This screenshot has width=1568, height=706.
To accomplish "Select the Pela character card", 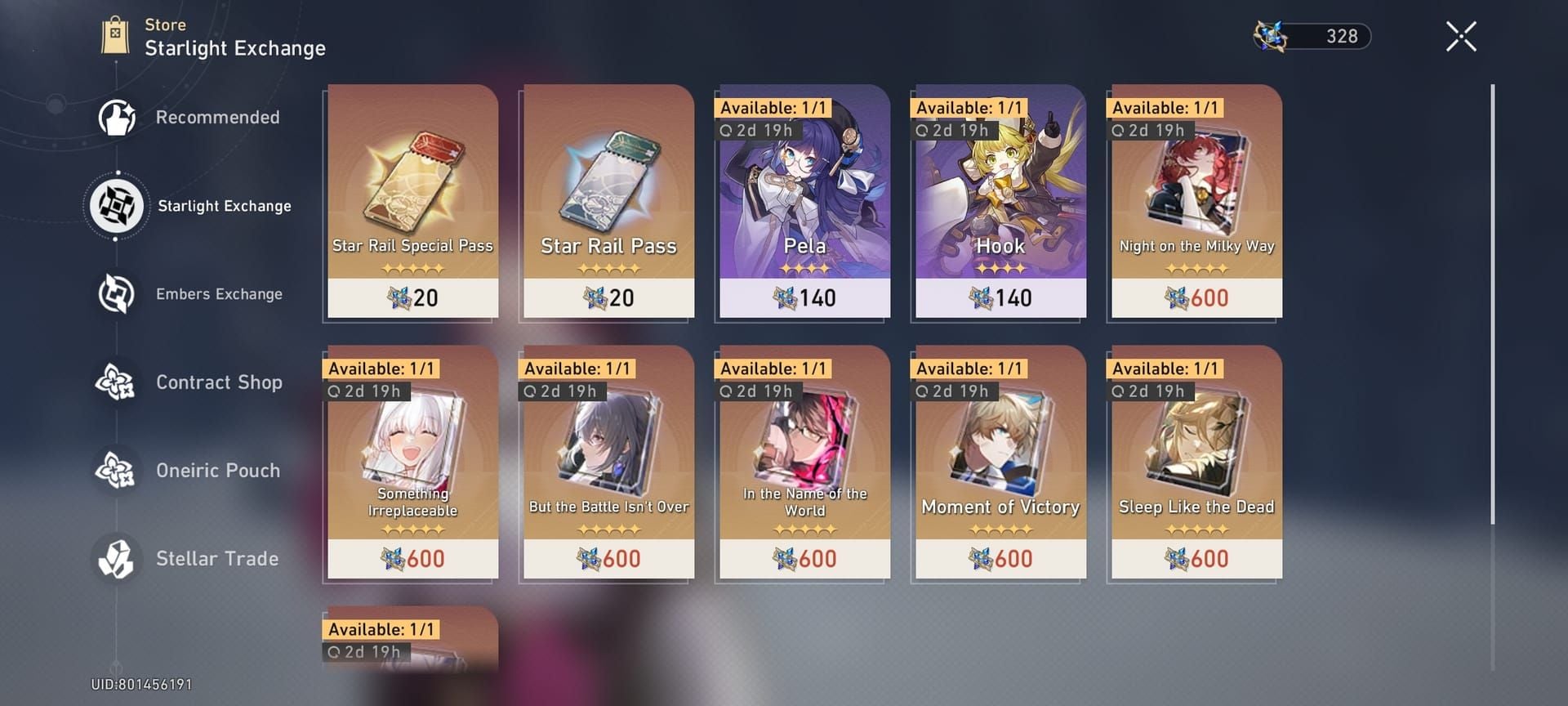I will (x=803, y=202).
